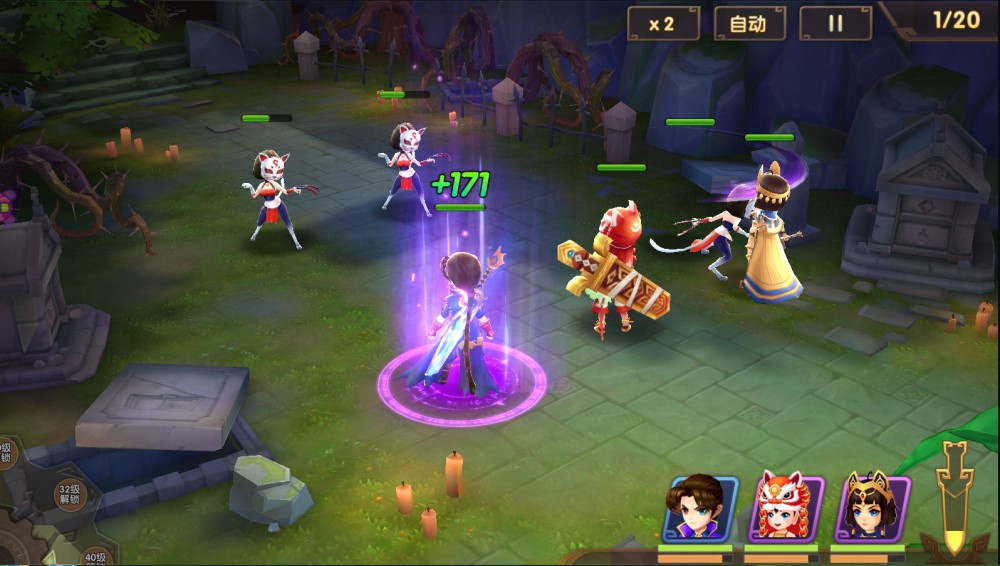Select the brown-haired boy hero portrait
This screenshot has width=1000, height=566.
[x=700, y=509]
